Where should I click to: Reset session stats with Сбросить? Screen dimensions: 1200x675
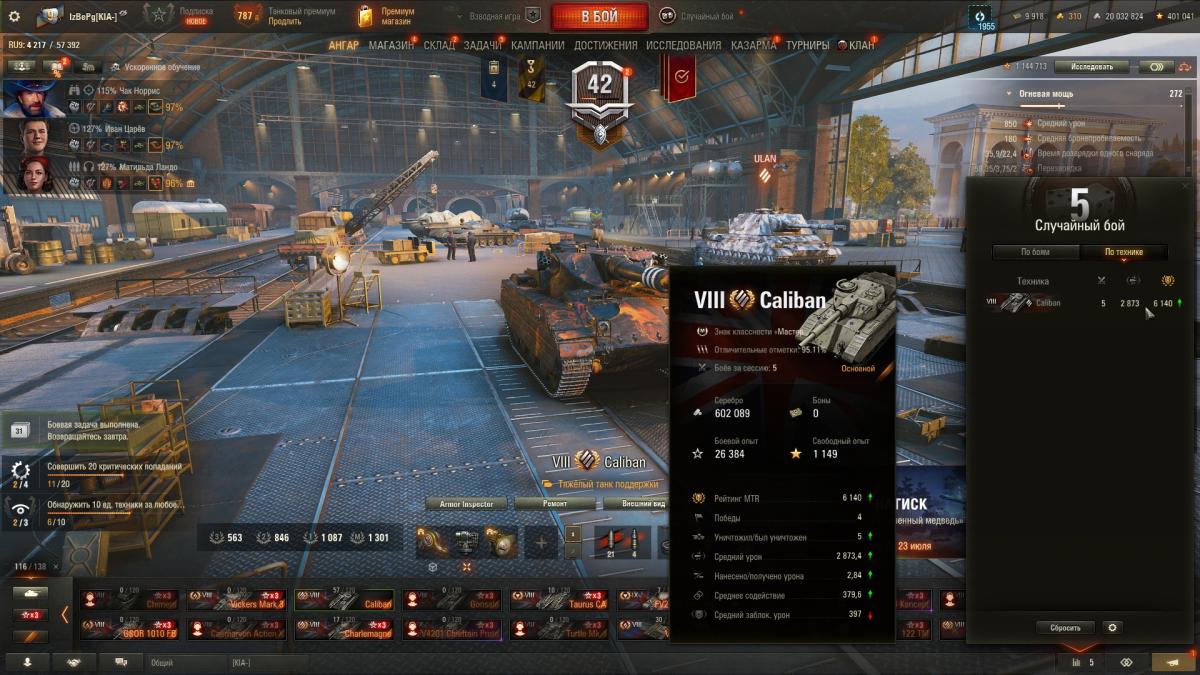pos(1065,628)
